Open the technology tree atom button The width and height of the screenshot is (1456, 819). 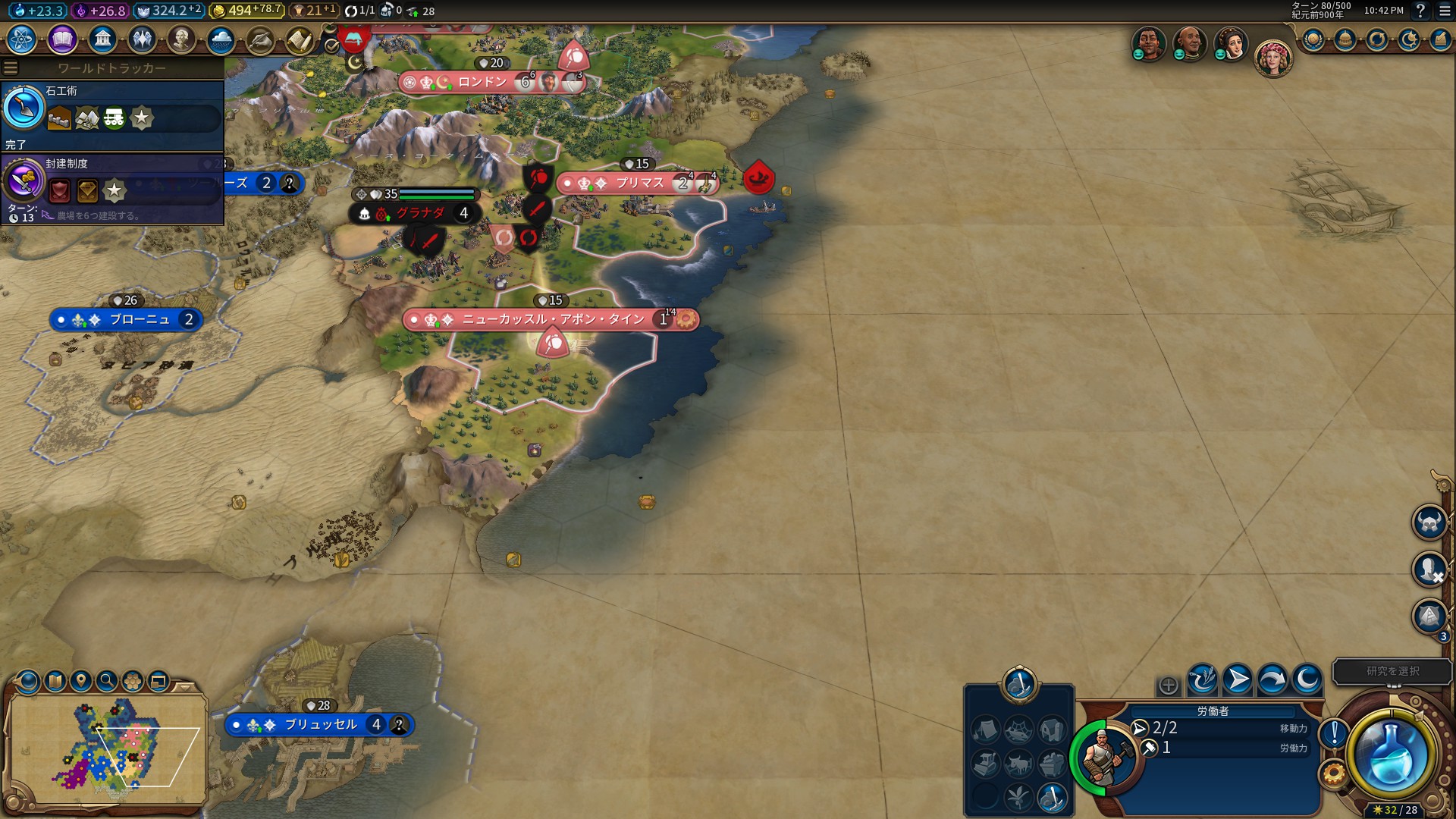pos(22,39)
